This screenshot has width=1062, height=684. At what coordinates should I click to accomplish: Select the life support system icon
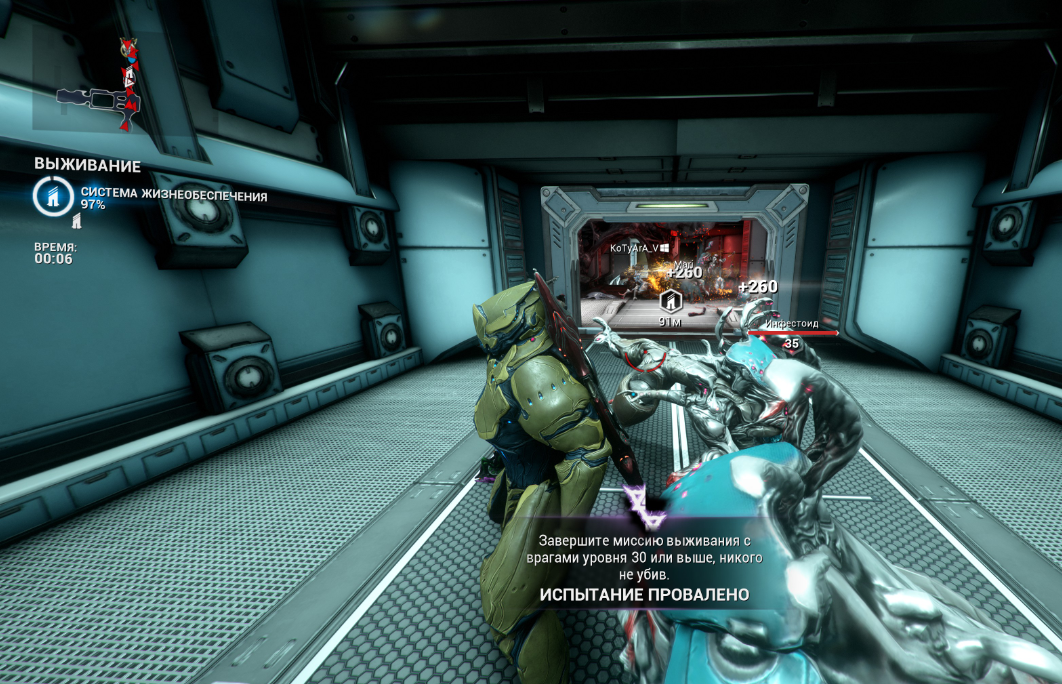(x=52, y=196)
